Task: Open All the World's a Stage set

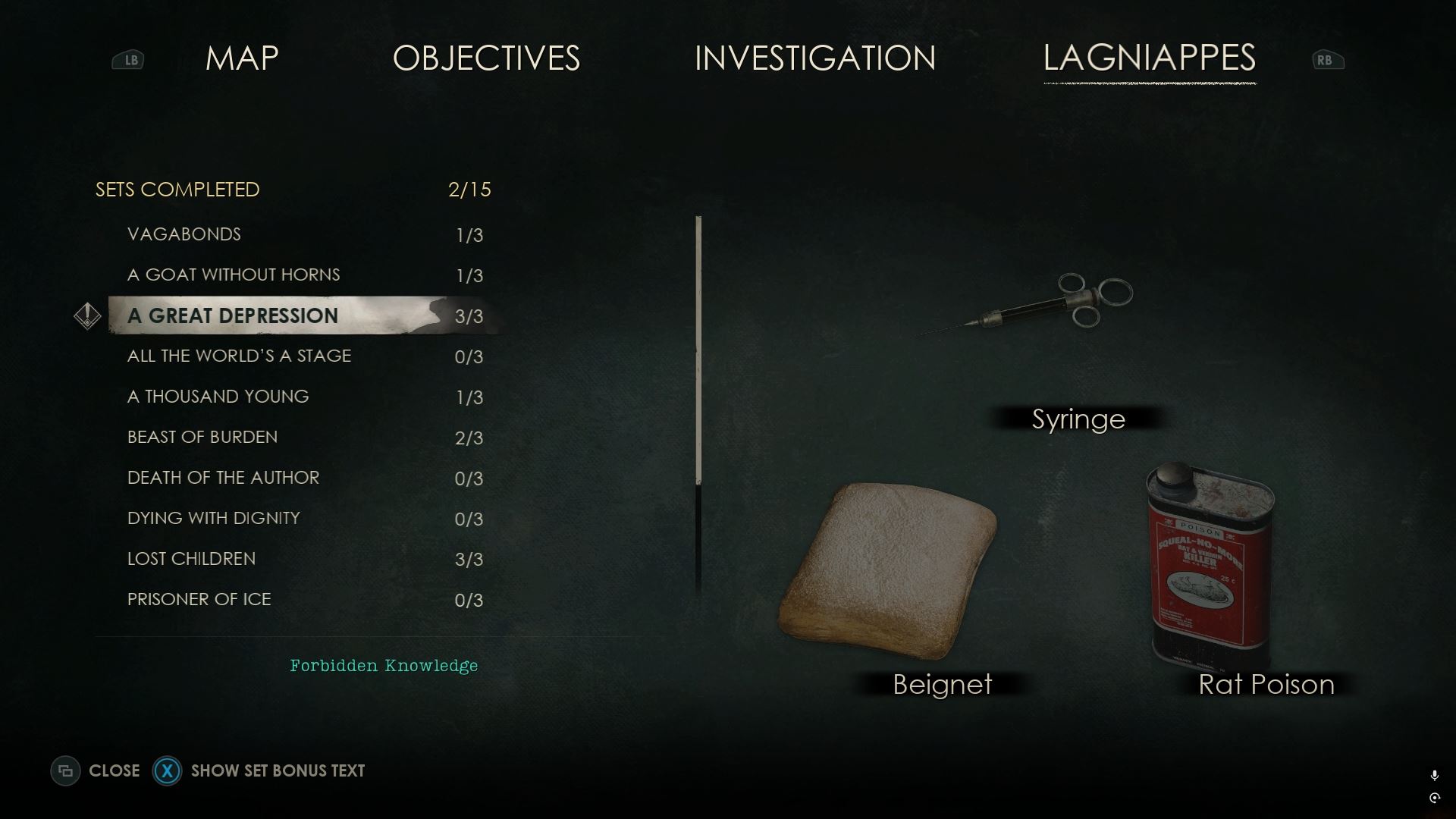Action: pyautogui.click(x=239, y=356)
